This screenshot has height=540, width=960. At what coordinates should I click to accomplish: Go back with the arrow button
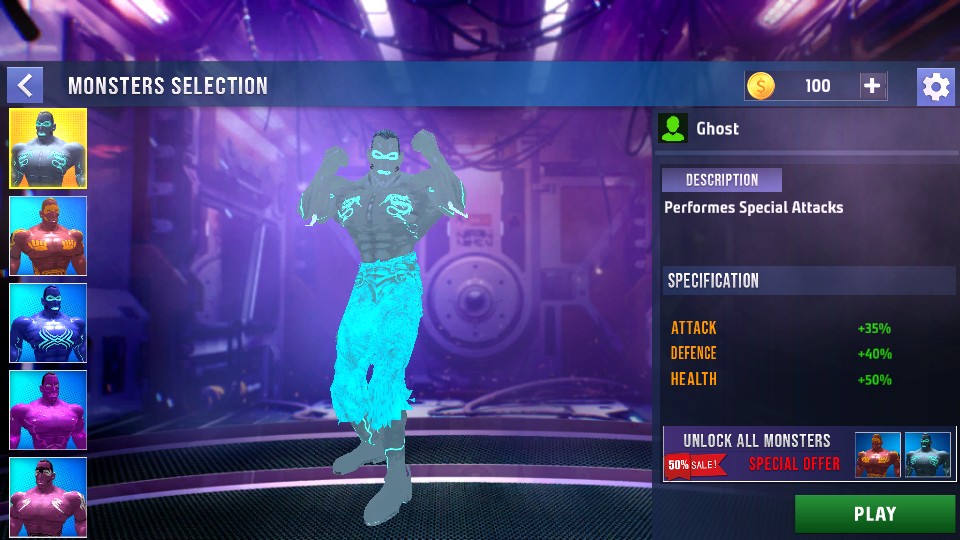click(25, 85)
